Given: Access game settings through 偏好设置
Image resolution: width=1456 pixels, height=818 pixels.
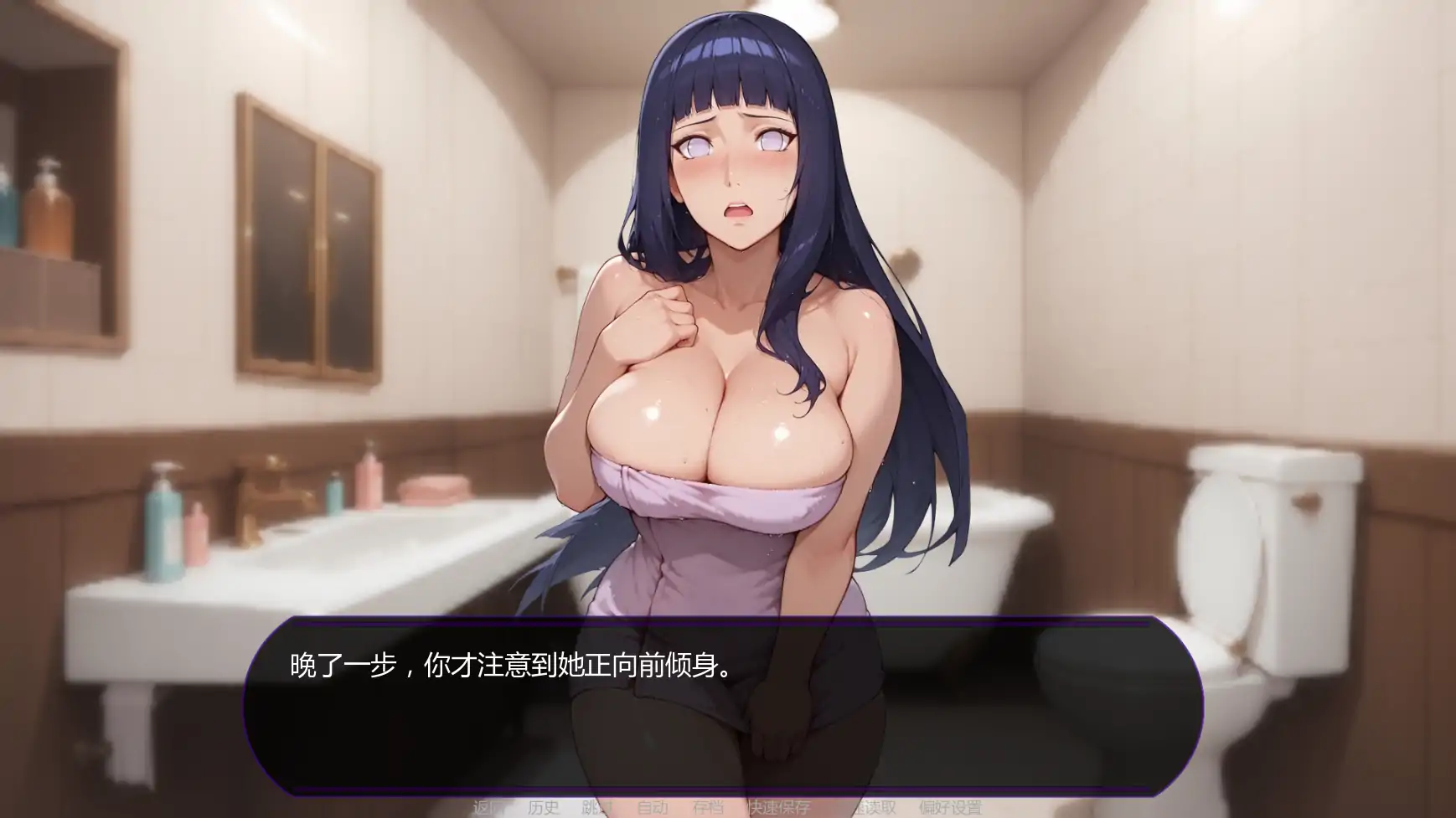Looking at the screenshot, I should coord(952,806).
